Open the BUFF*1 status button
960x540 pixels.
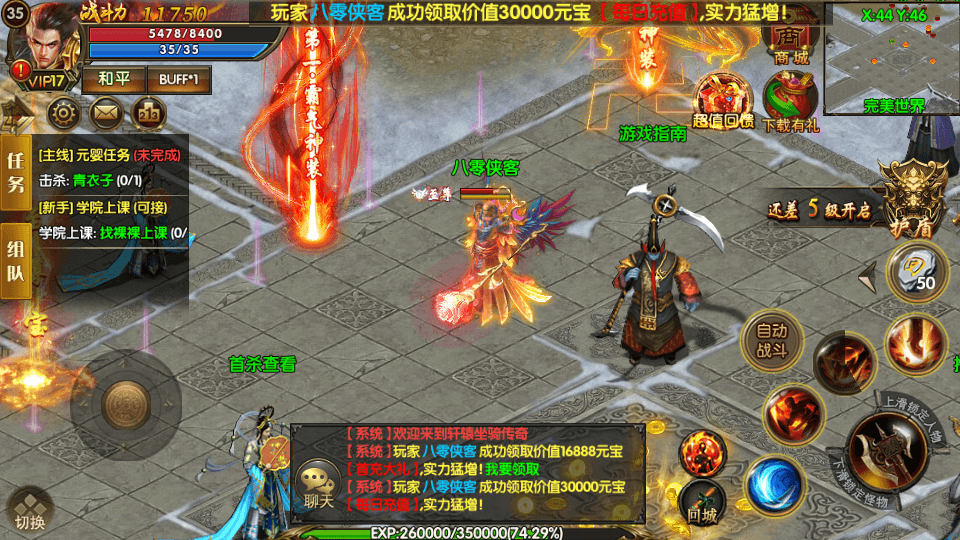click(x=179, y=79)
